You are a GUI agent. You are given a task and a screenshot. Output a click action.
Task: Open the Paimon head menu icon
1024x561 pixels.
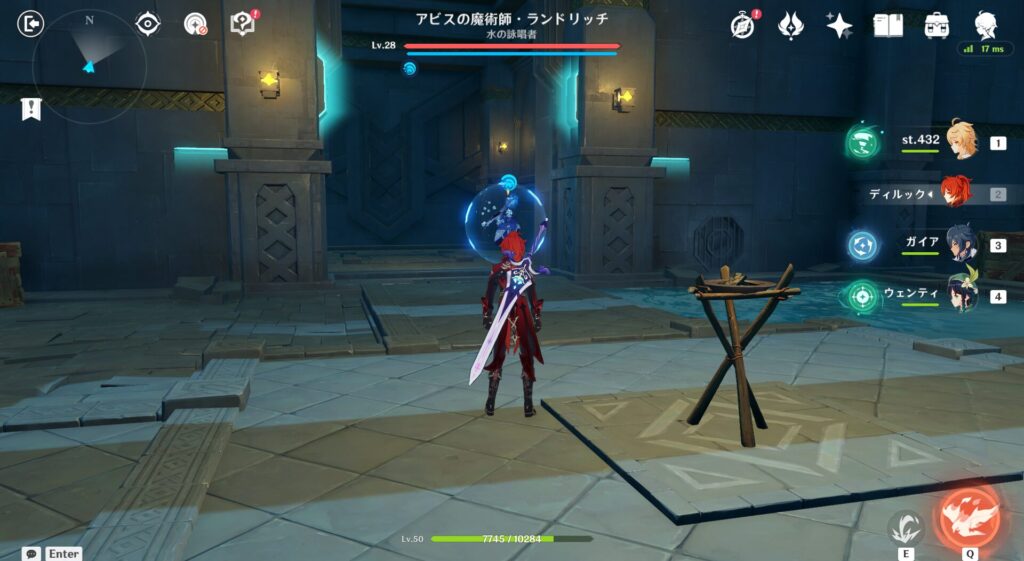(x=985, y=24)
